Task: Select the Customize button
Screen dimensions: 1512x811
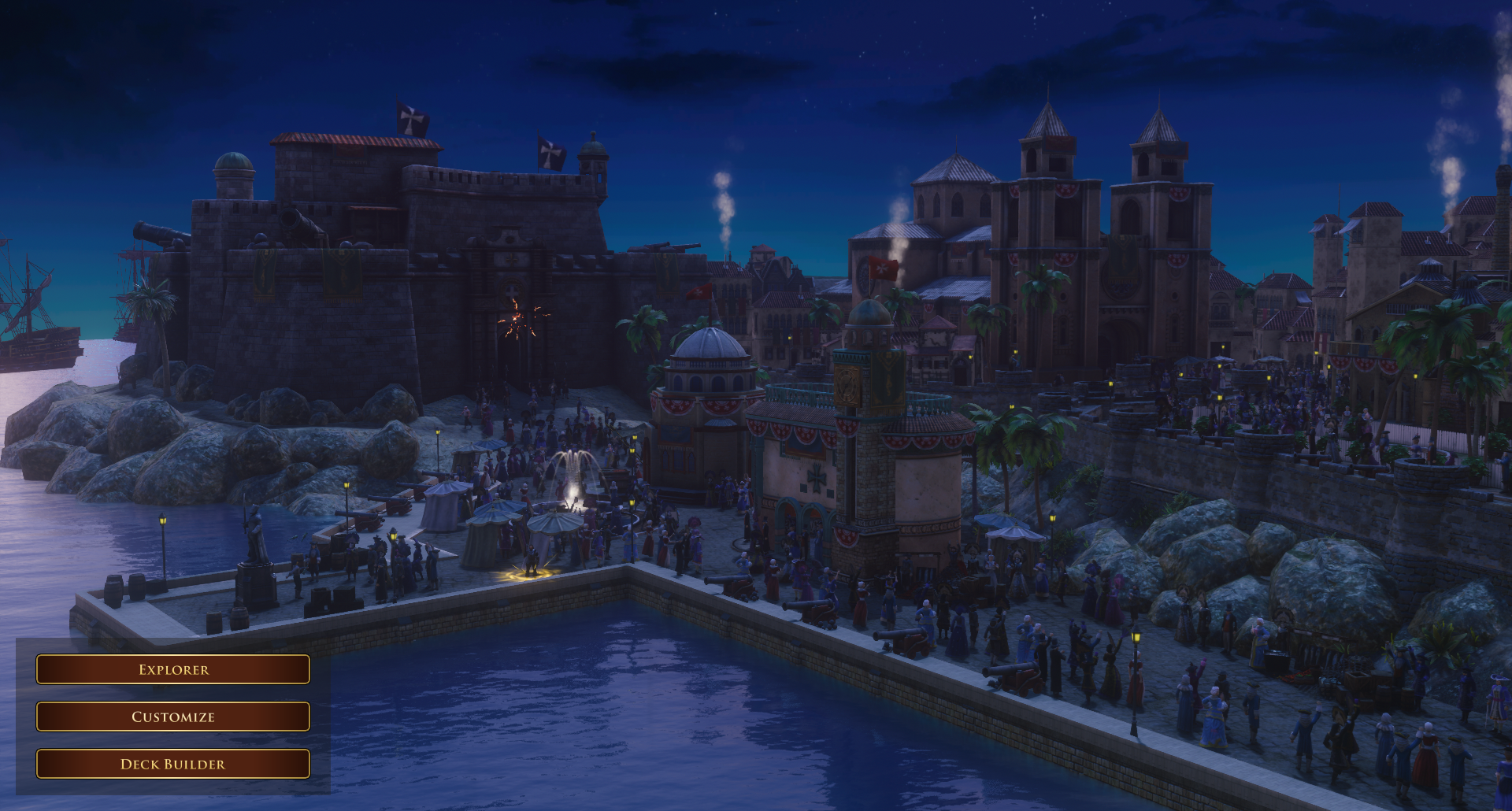Action: click(173, 717)
